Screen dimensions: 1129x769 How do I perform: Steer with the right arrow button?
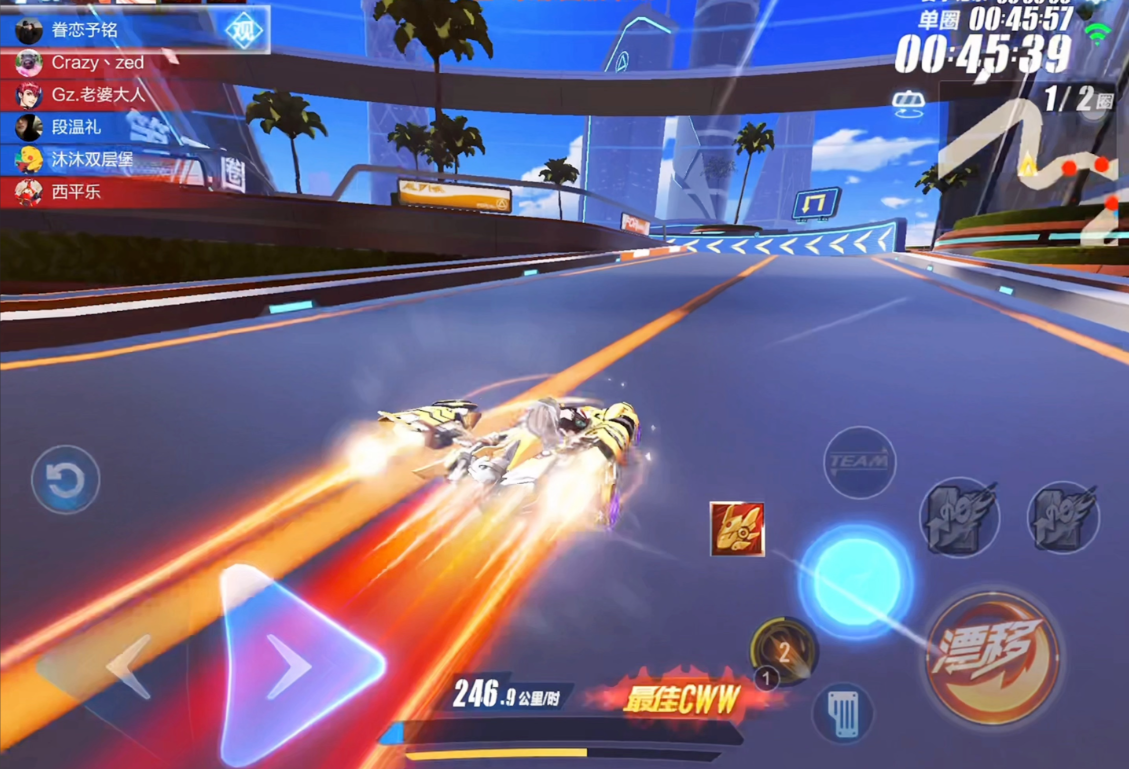tap(297, 665)
